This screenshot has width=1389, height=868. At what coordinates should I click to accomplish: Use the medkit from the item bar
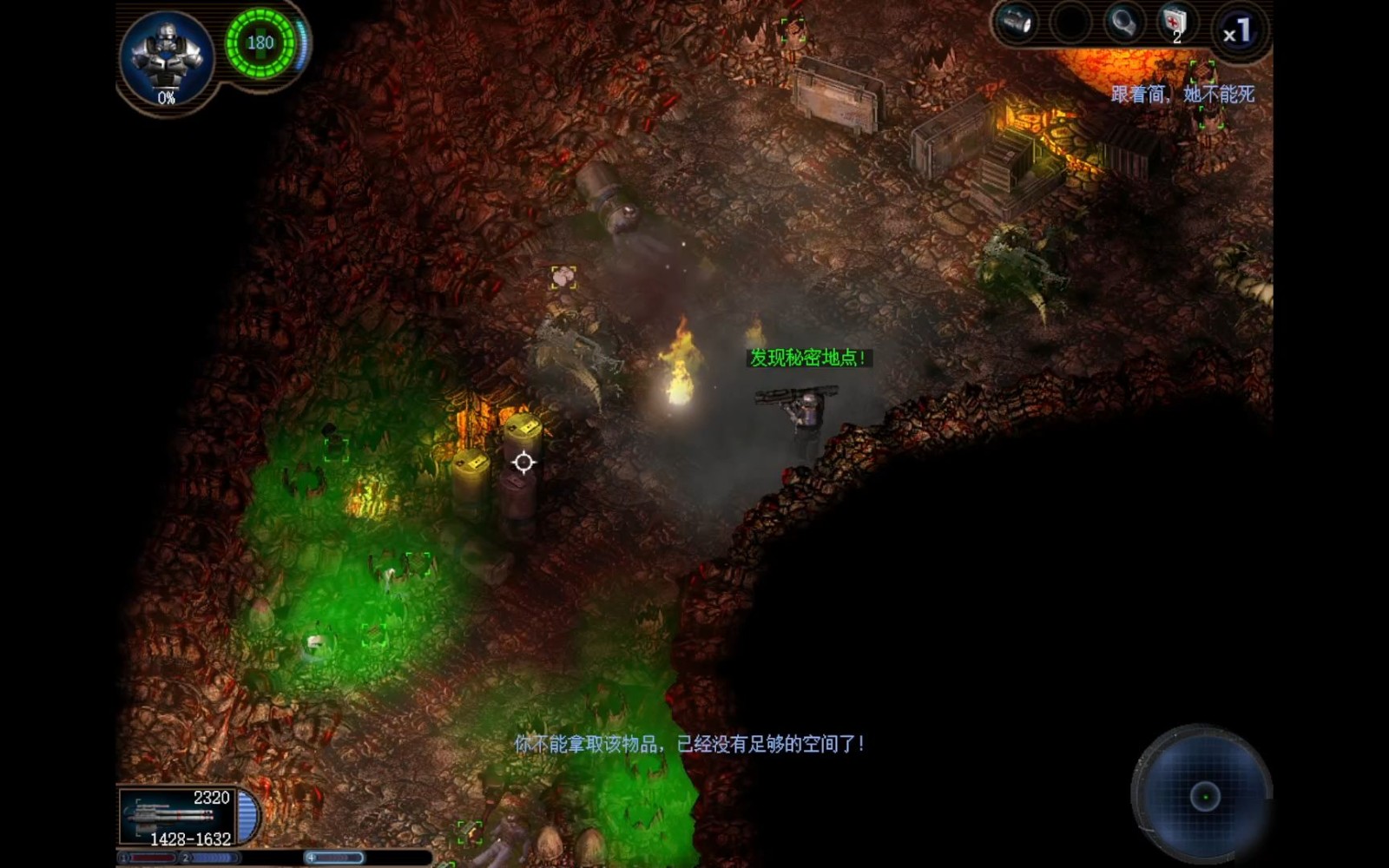(x=1174, y=23)
